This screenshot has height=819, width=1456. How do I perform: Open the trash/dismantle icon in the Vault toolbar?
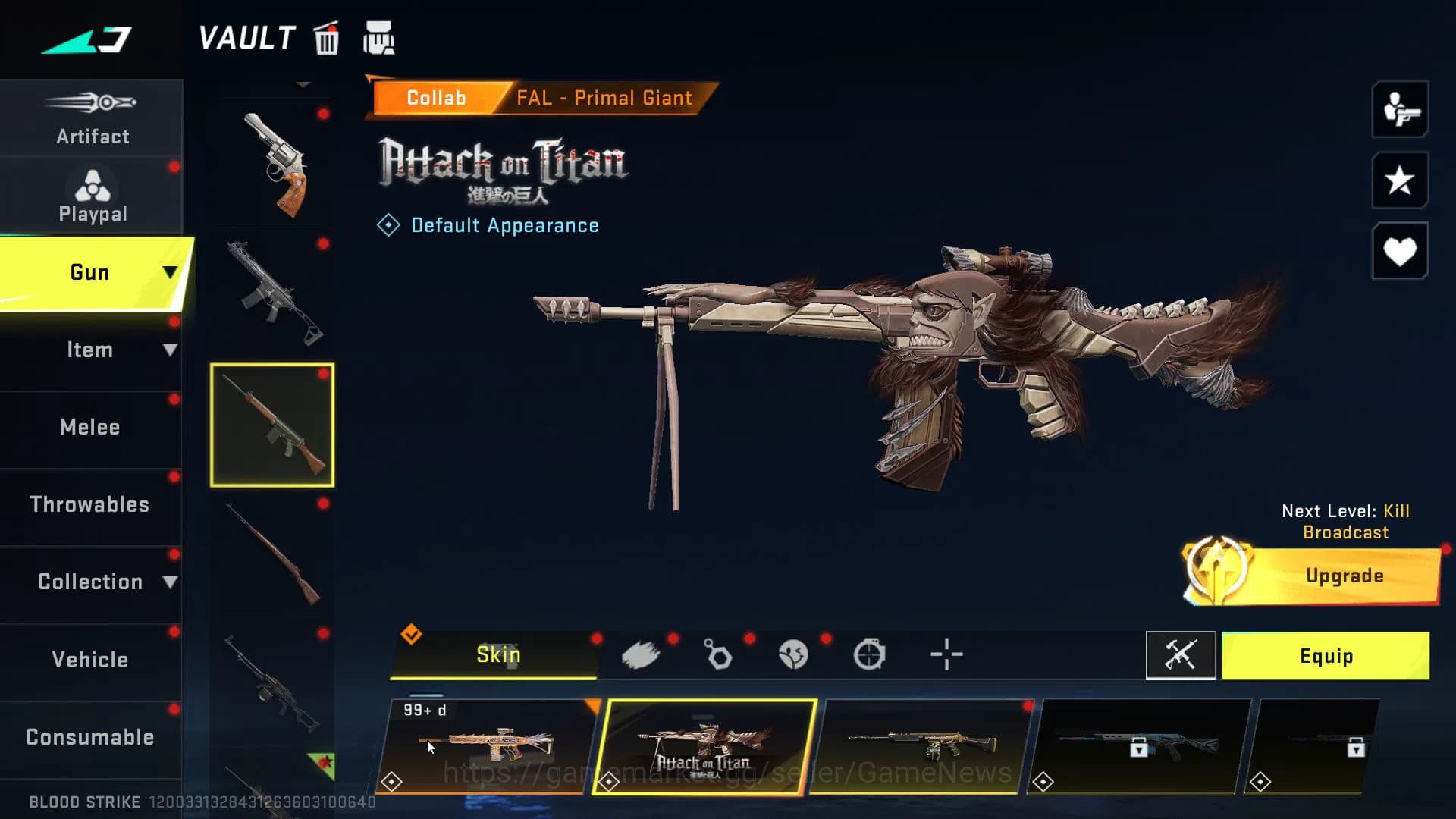tap(326, 39)
